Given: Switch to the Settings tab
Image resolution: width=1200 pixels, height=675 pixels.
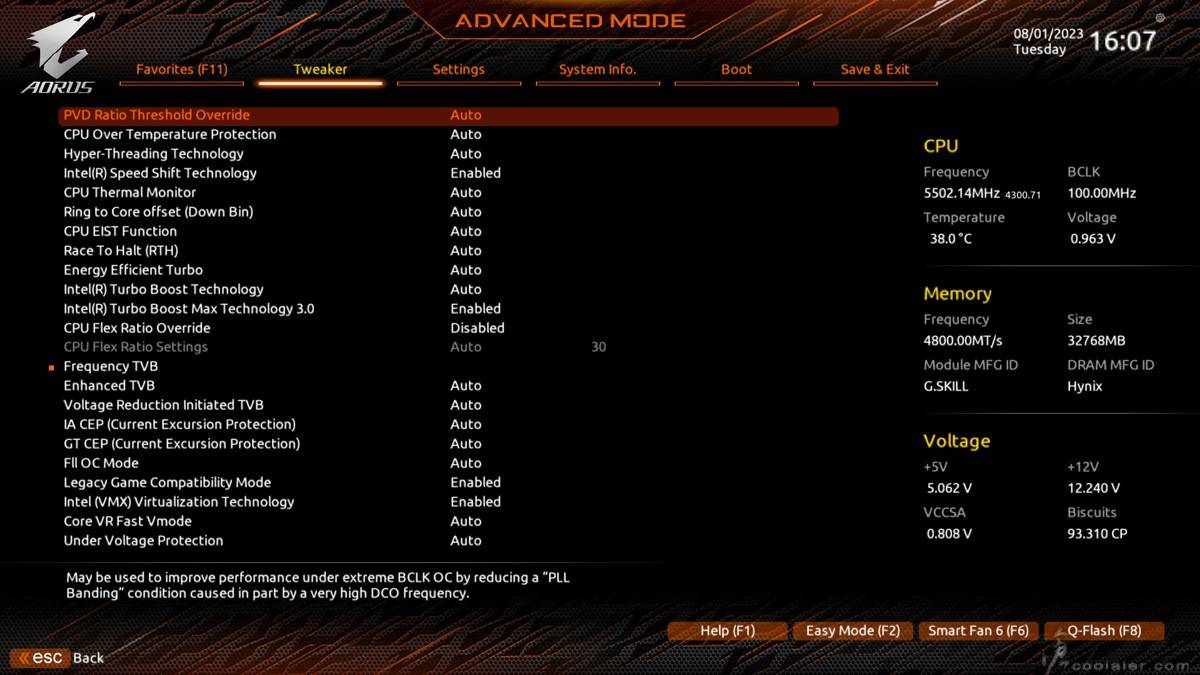Looking at the screenshot, I should pos(458,69).
